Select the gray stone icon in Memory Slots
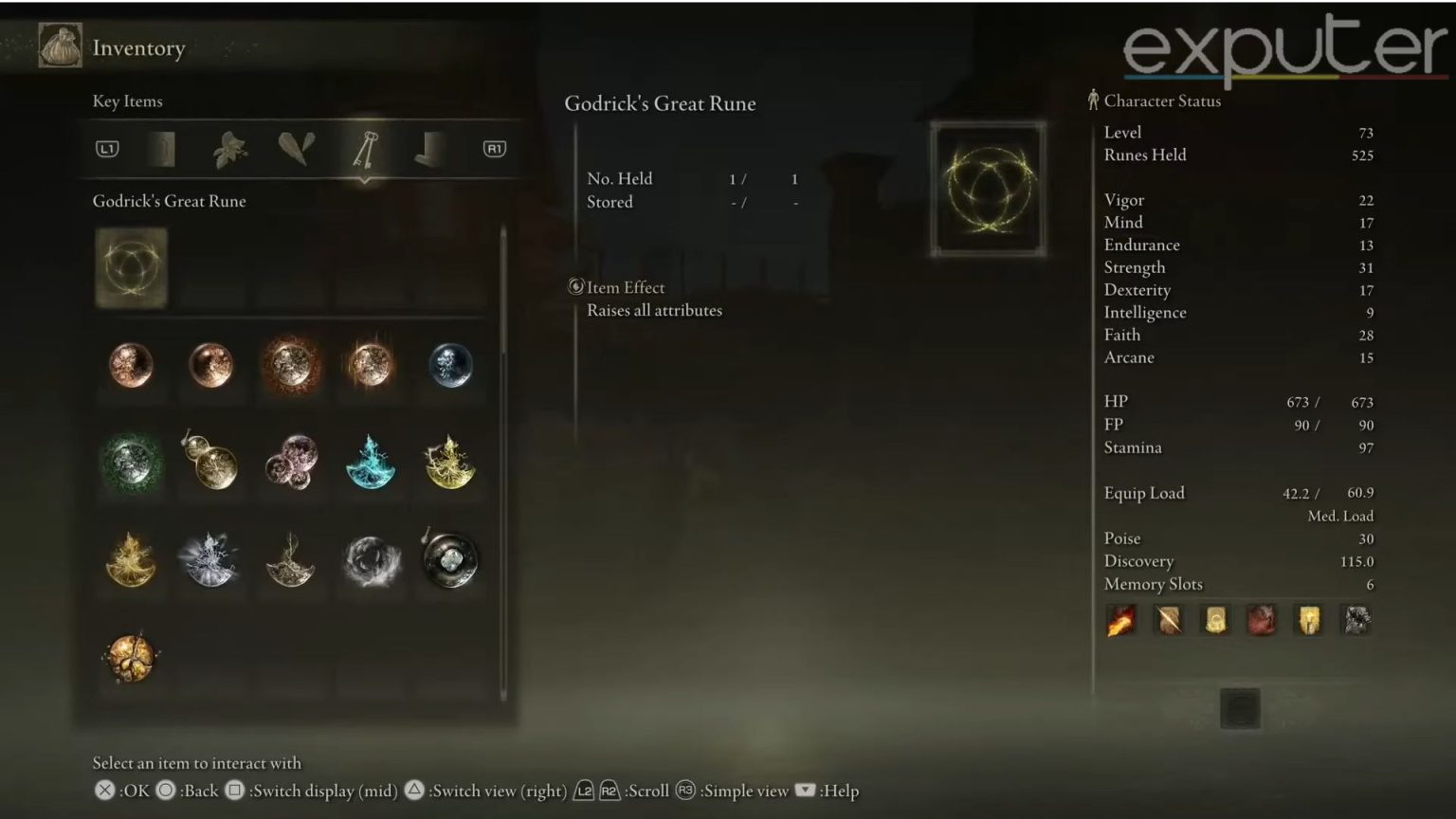The width and height of the screenshot is (1456, 819). pyautogui.click(x=1356, y=619)
